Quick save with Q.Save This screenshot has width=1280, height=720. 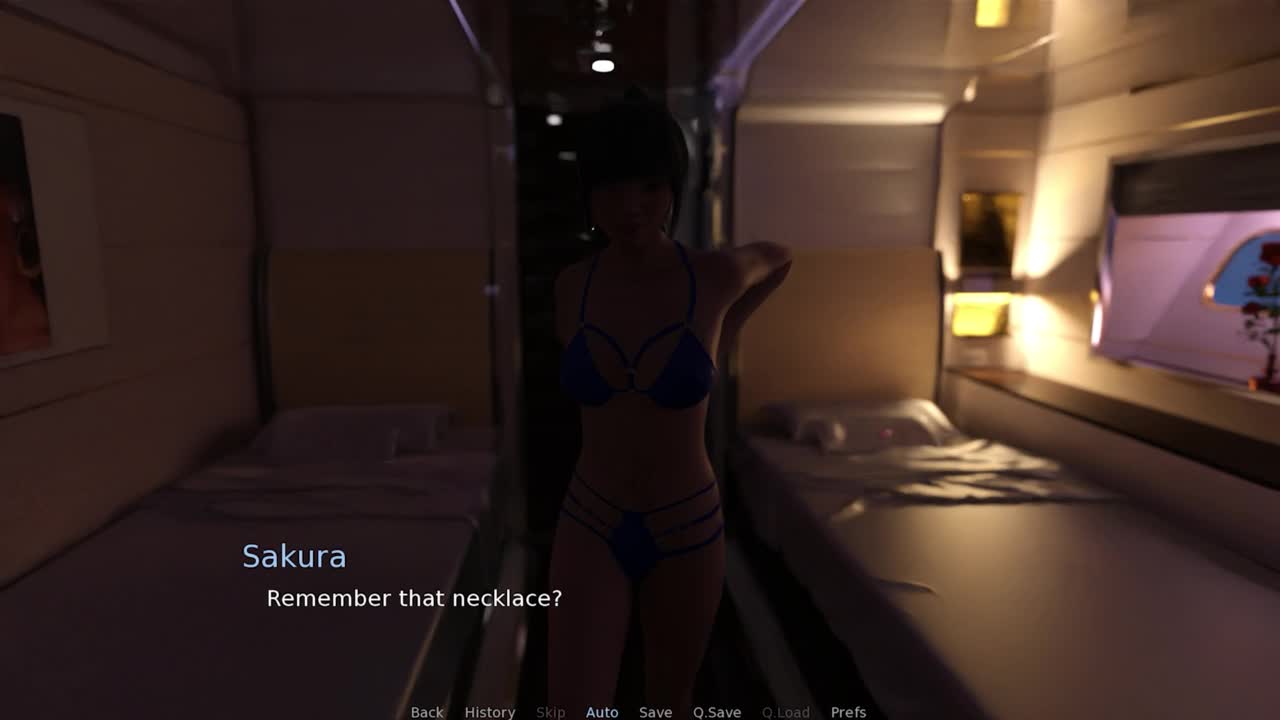pos(717,712)
